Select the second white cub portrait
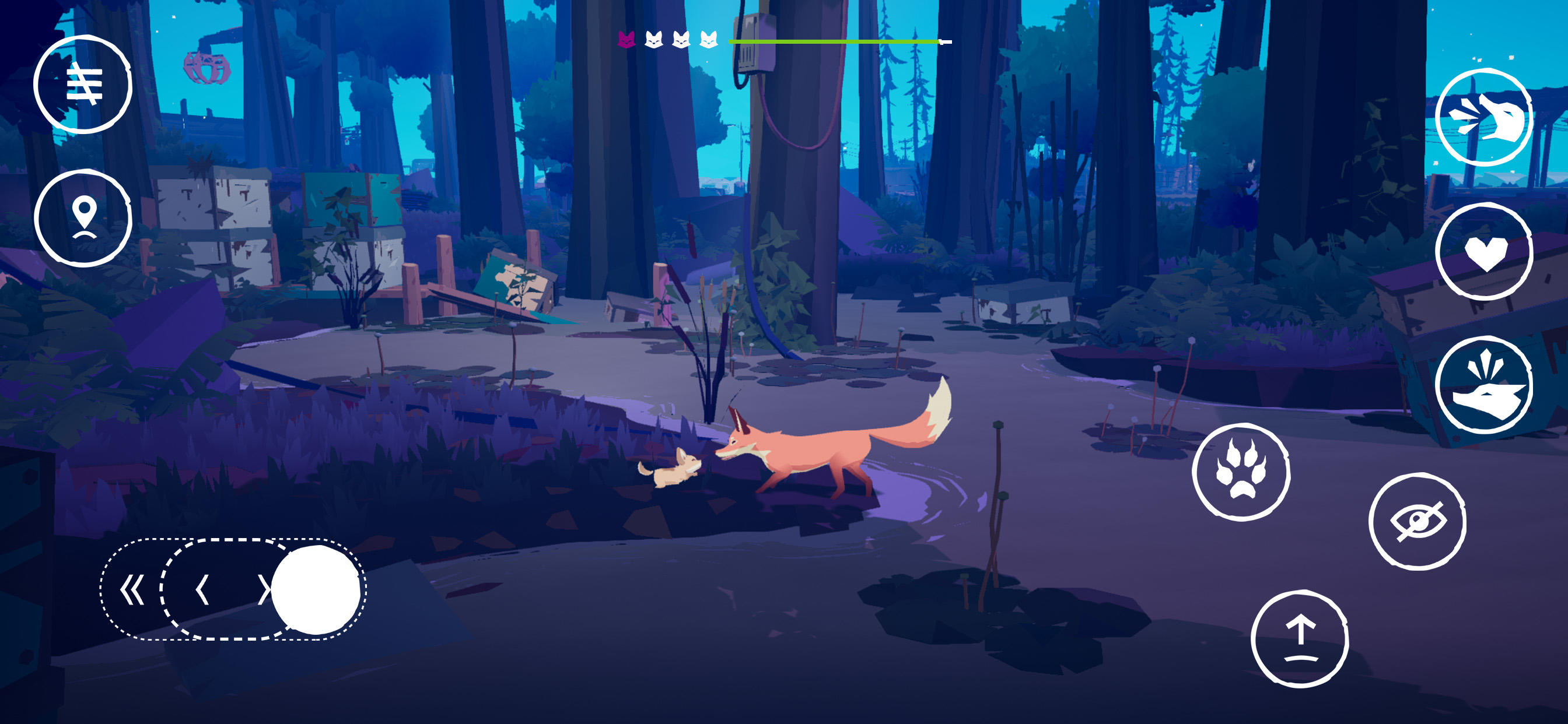This screenshot has height=724, width=1568. (x=653, y=39)
